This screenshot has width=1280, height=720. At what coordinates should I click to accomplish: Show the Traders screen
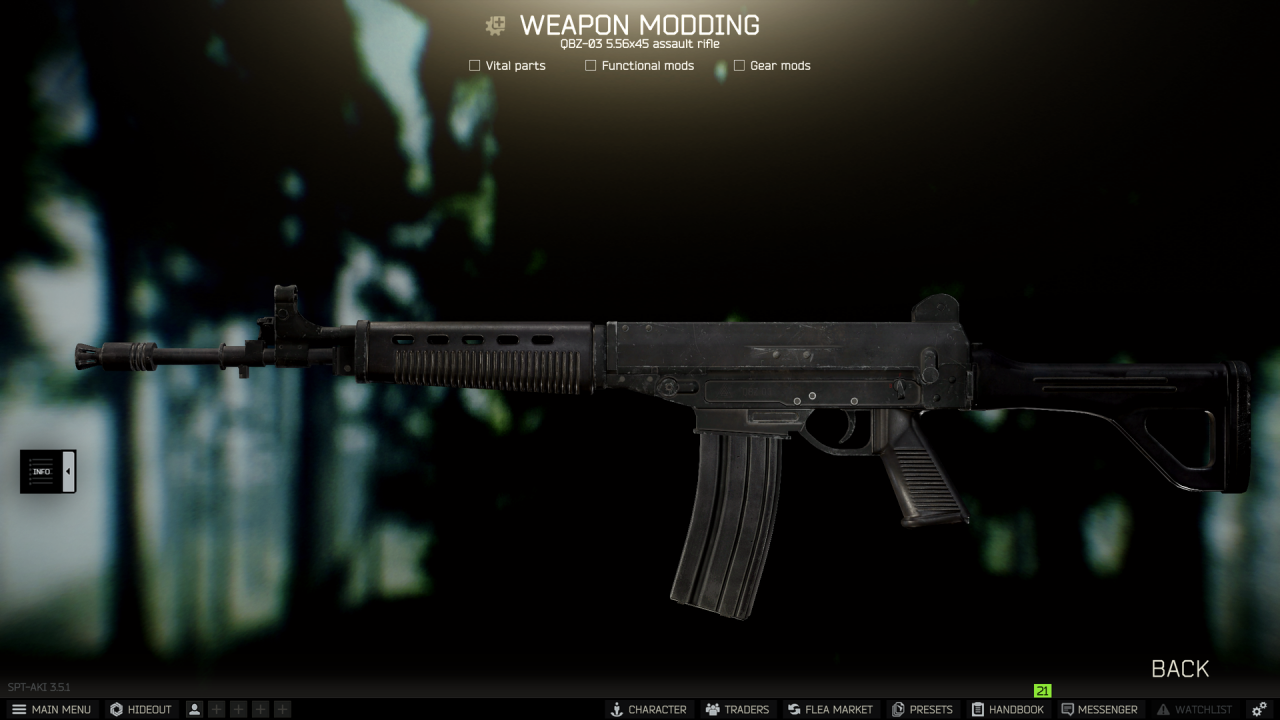pyautogui.click(x=737, y=709)
